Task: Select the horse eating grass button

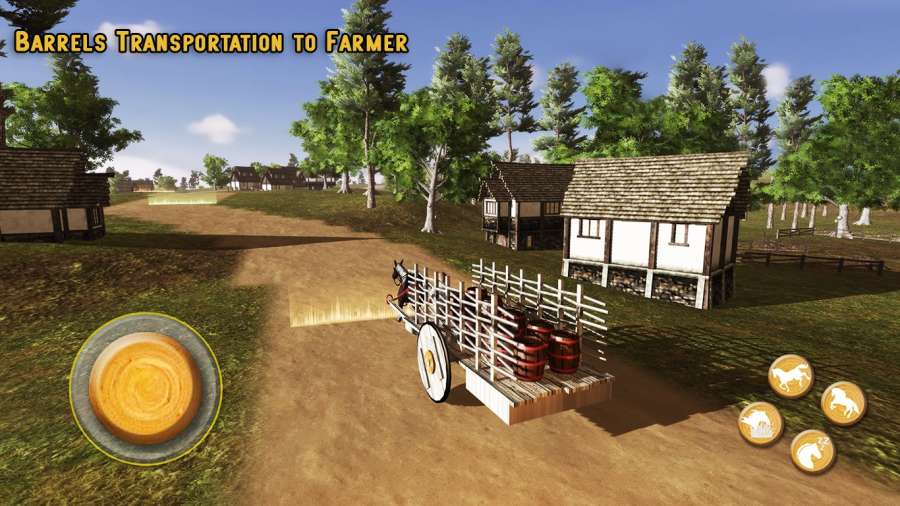Action: click(x=760, y=423)
